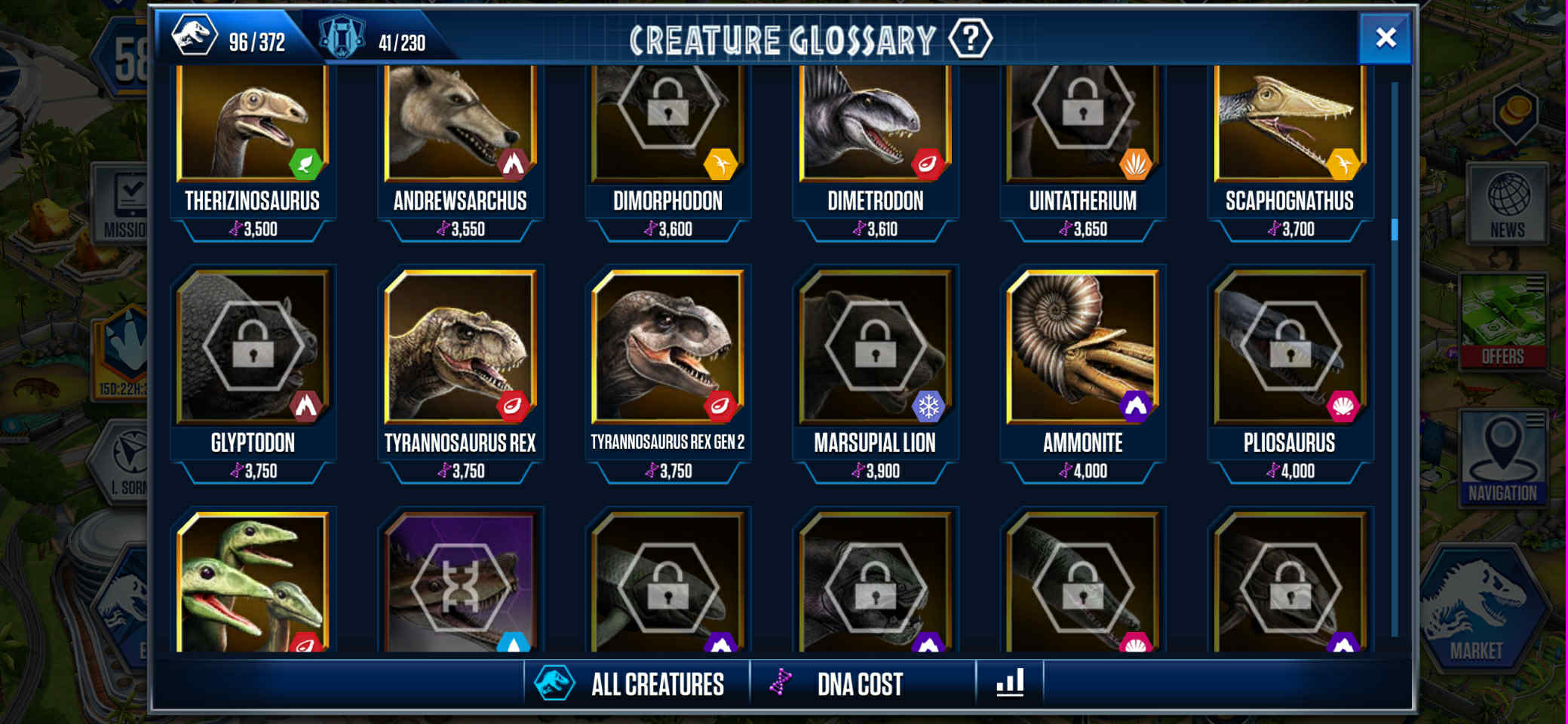Click the glossary scrollbar handle
This screenshot has width=1568, height=724.
[1395, 229]
